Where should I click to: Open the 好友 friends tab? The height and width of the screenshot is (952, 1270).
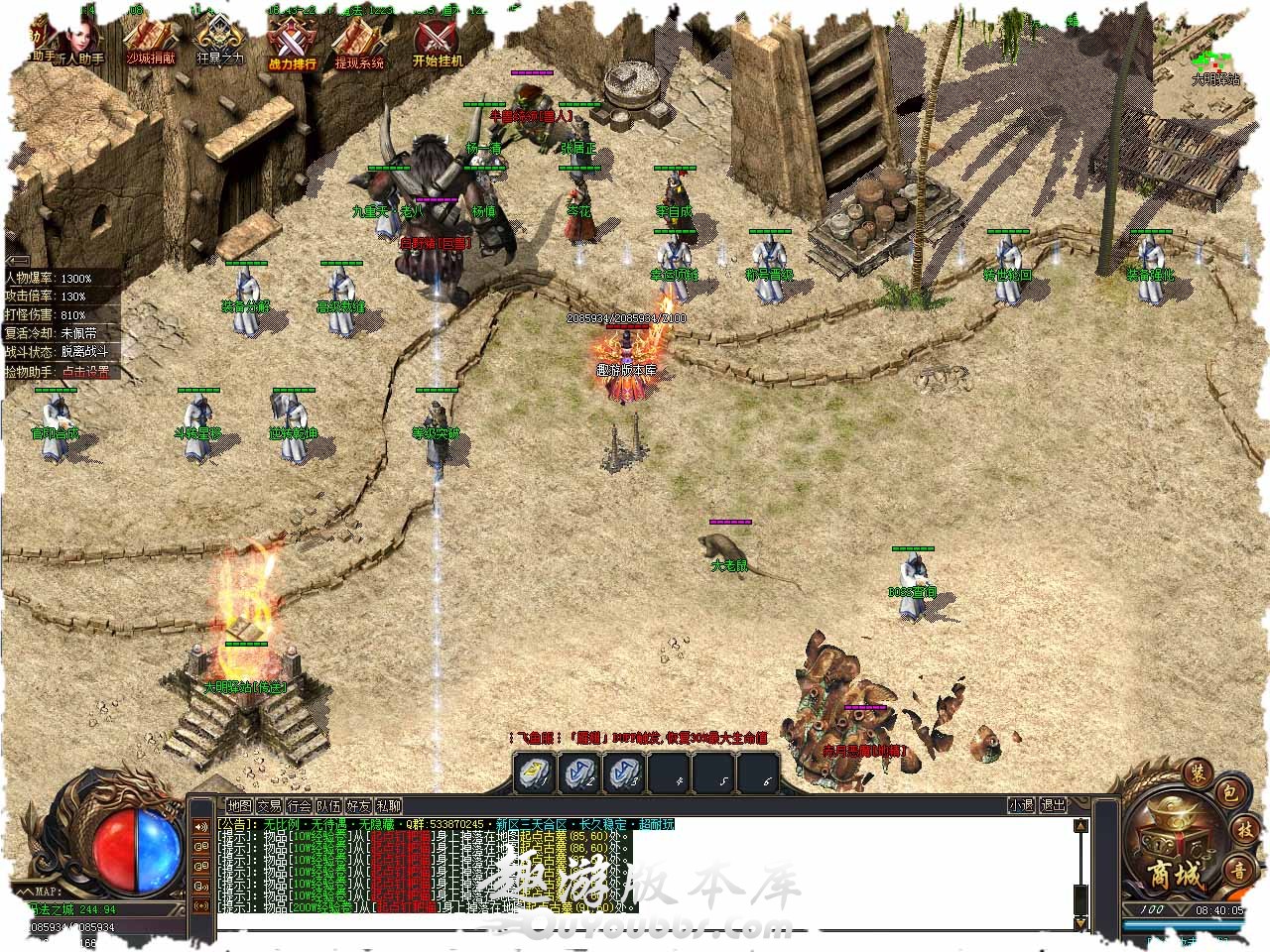[358, 806]
